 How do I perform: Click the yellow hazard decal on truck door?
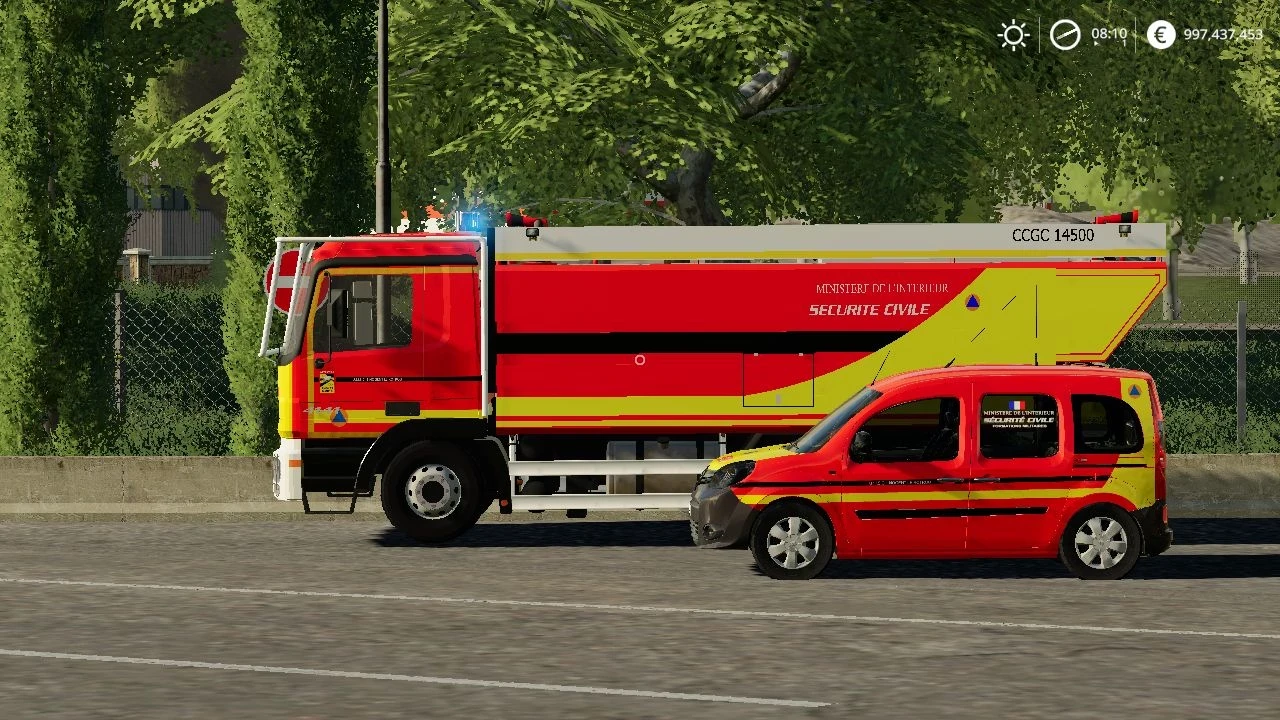point(328,381)
